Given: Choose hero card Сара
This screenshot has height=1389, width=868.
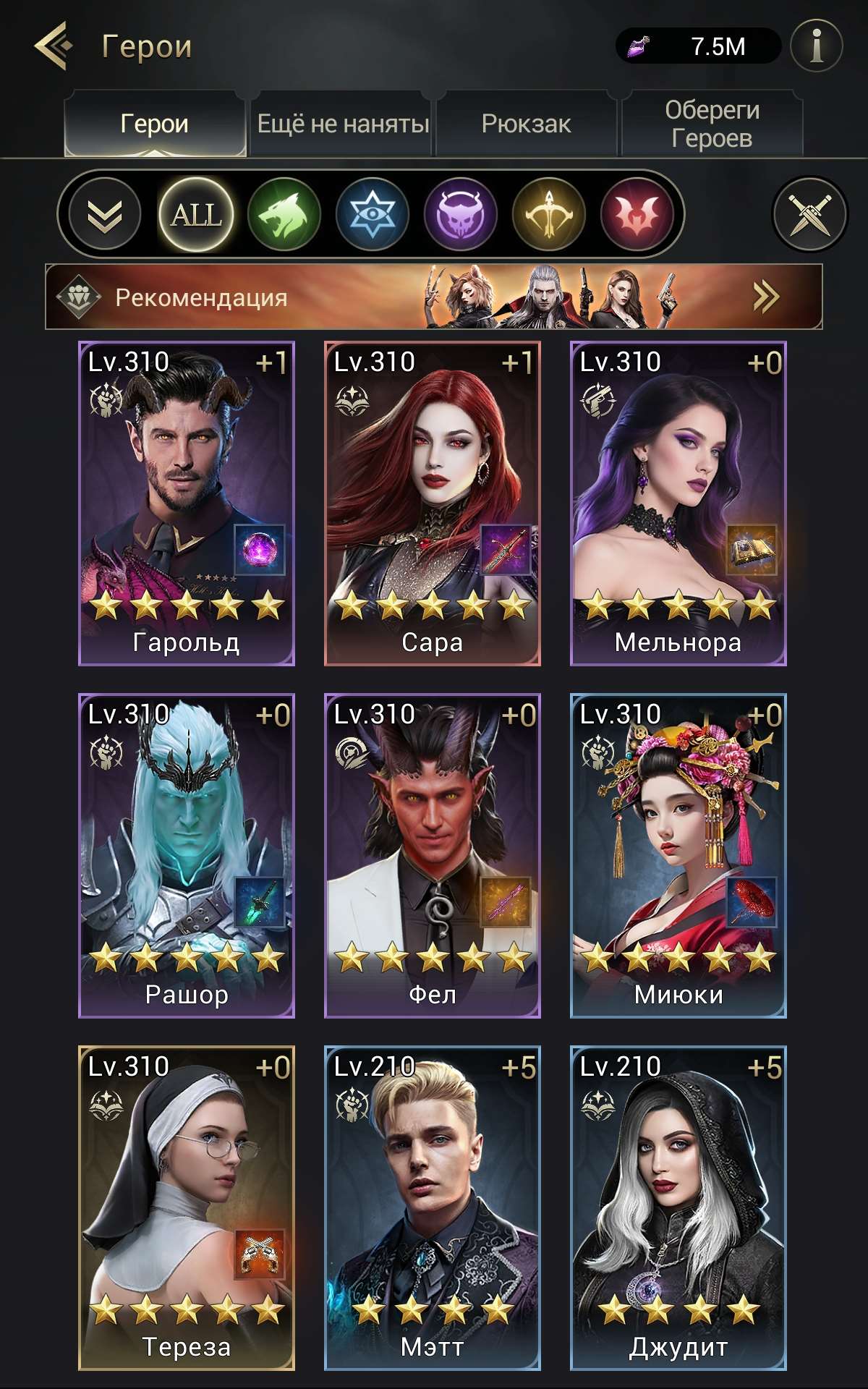Looking at the screenshot, I should point(433,504).
